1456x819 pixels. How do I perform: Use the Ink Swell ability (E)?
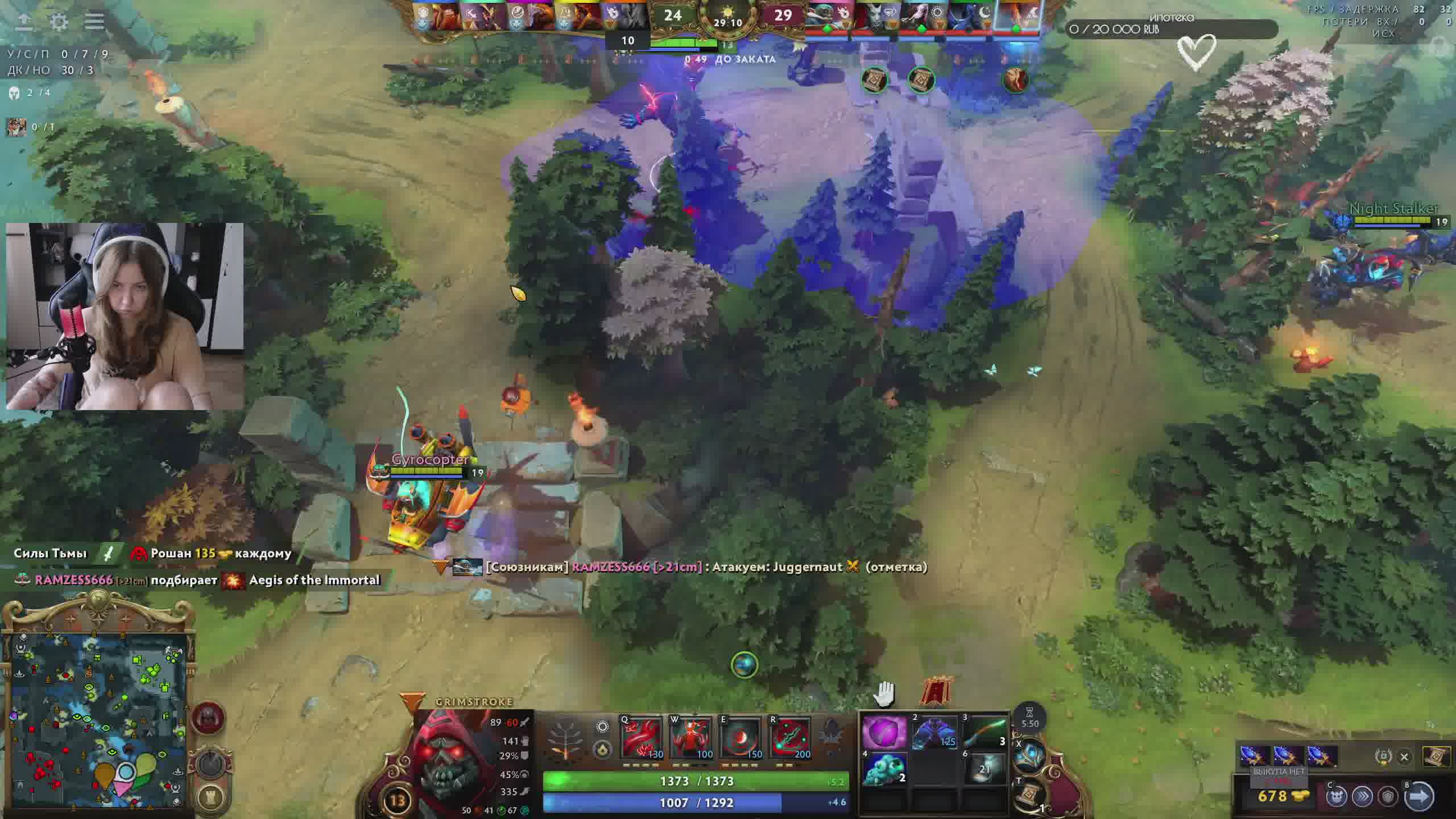click(741, 738)
